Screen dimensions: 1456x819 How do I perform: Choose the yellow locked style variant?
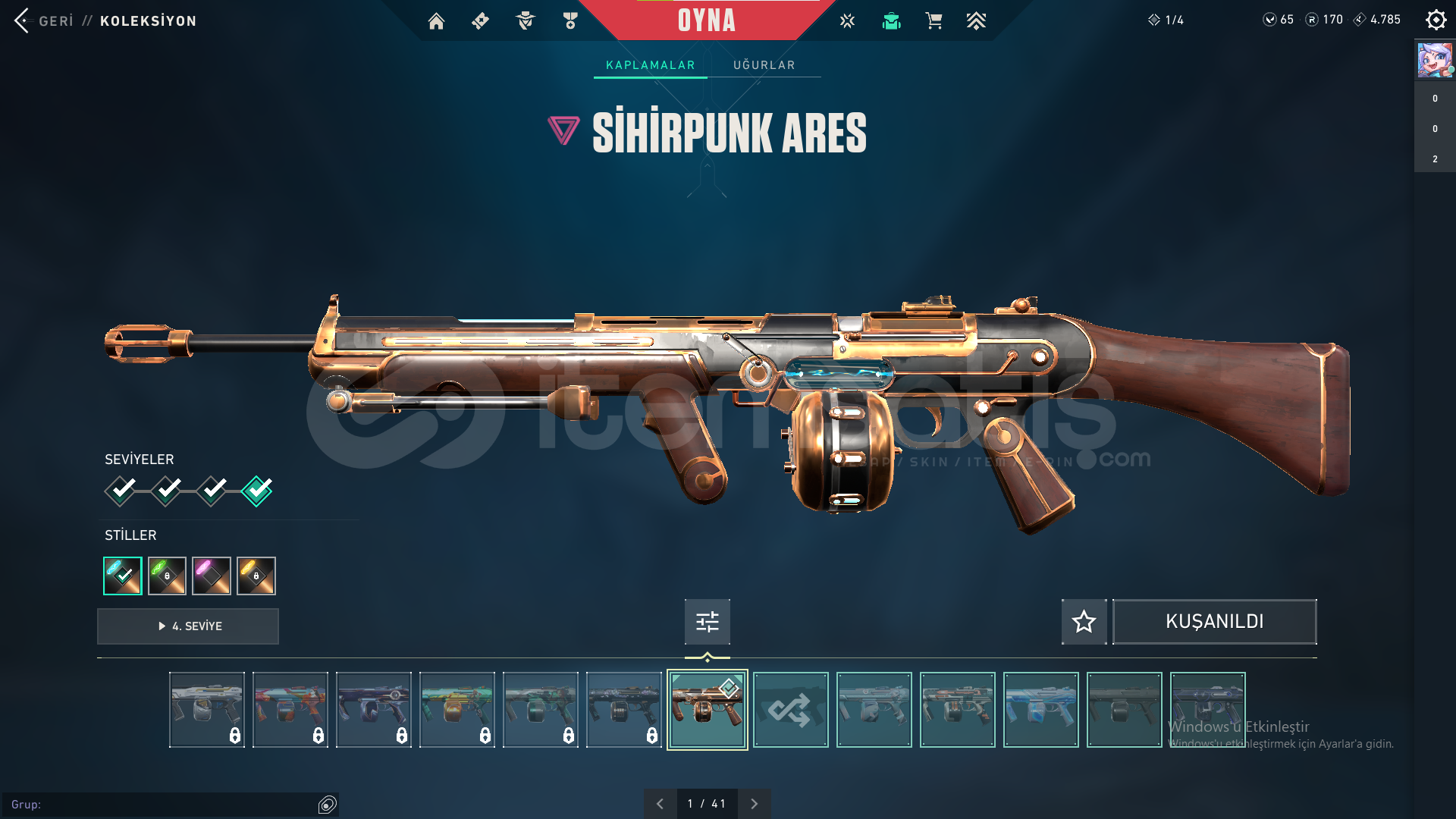(256, 576)
